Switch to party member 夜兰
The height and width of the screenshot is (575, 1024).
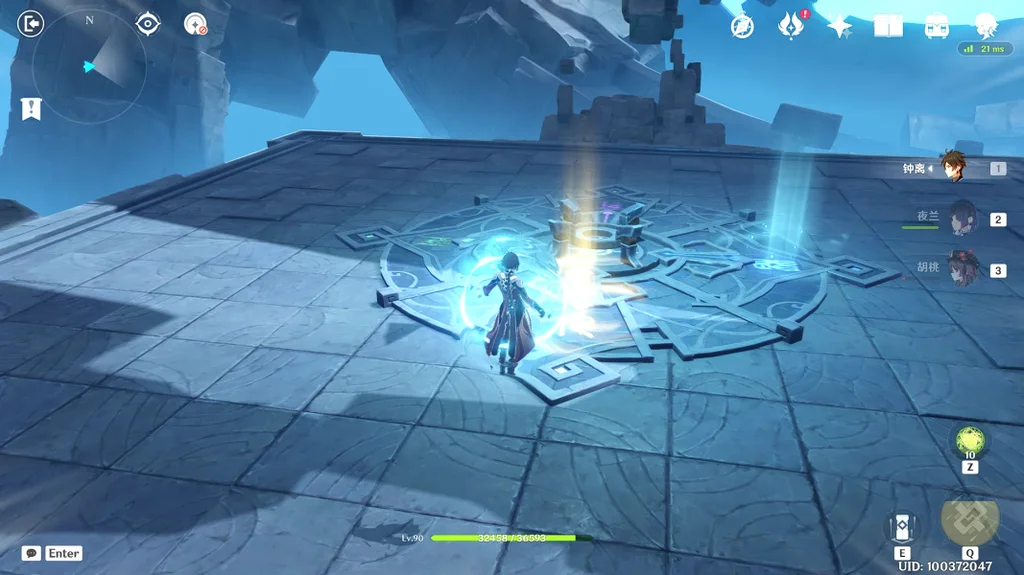[x=962, y=218]
